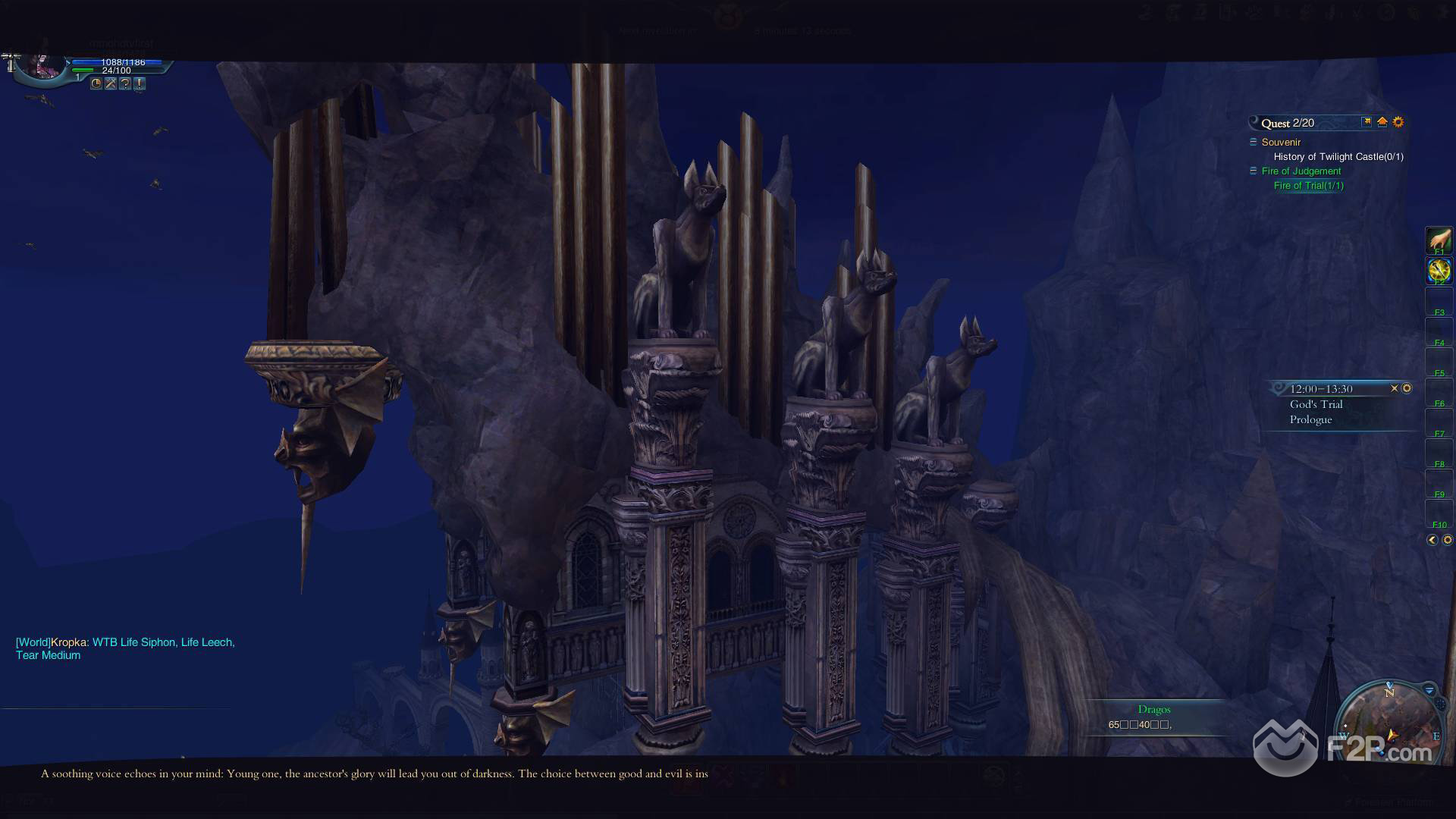Open the Fire of Judgement quest
Screen dimensions: 1456x819
tap(1301, 171)
